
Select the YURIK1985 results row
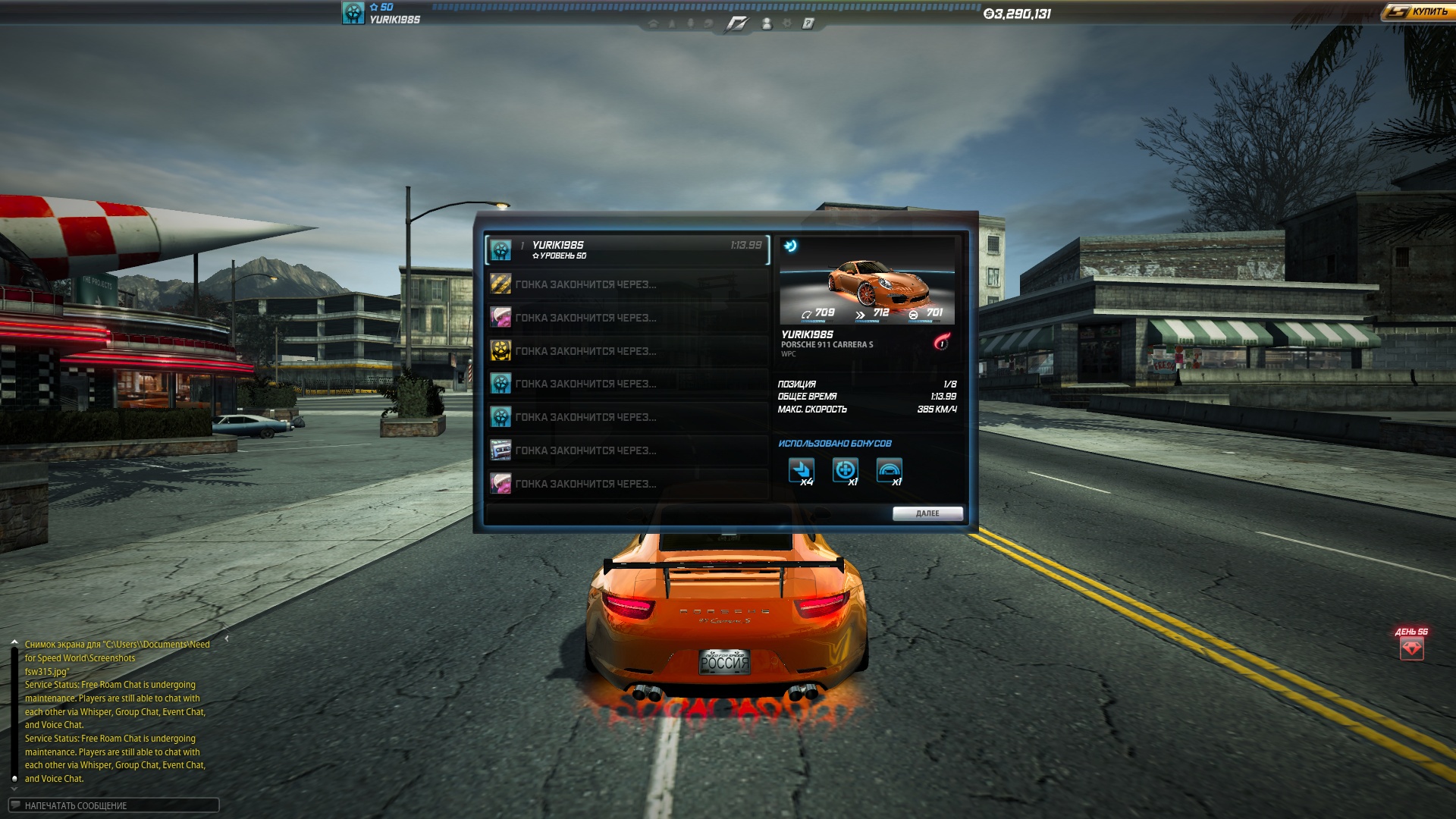click(627, 249)
